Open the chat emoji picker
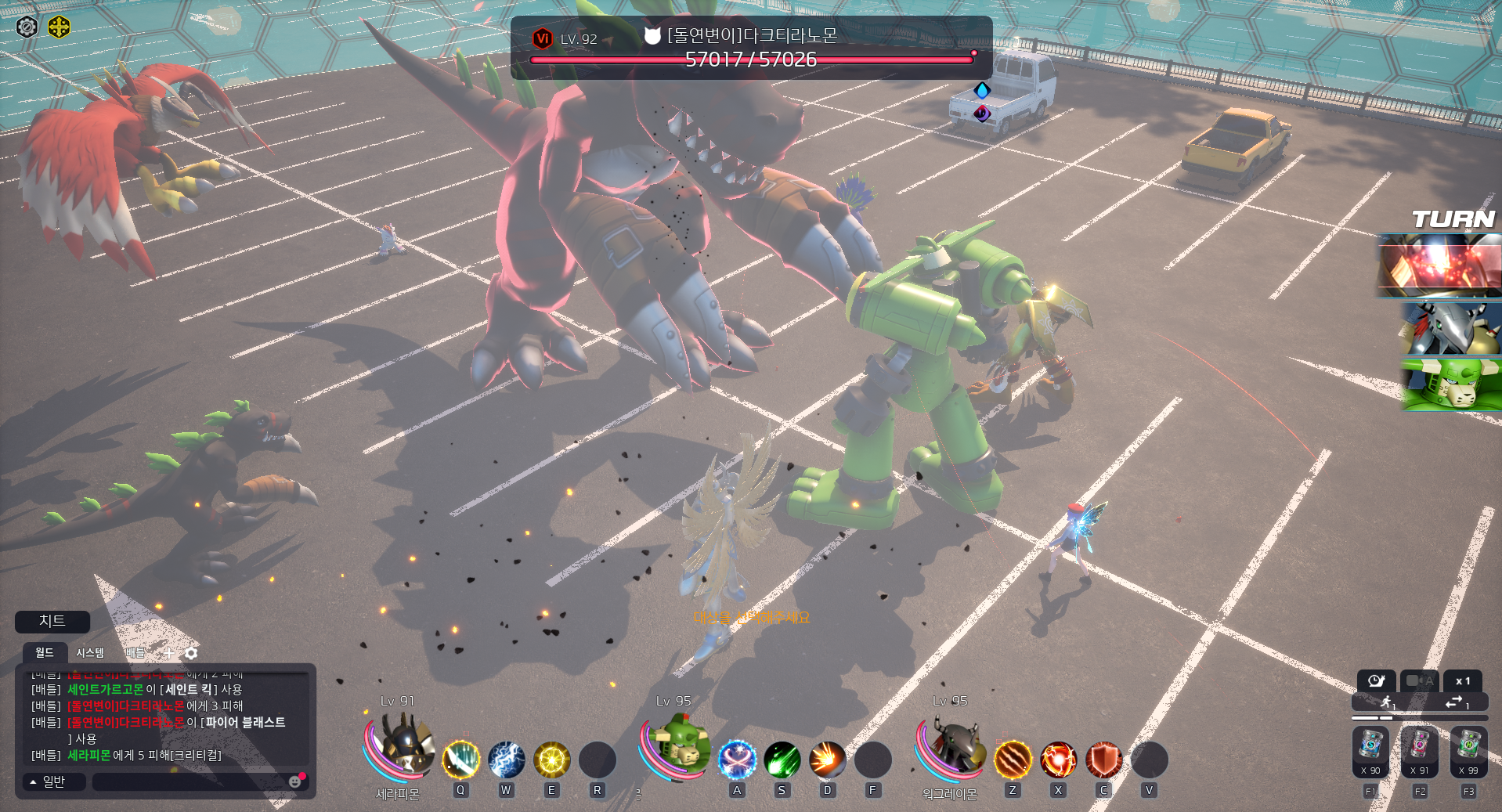Screen dimensions: 1502x812 click(295, 781)
